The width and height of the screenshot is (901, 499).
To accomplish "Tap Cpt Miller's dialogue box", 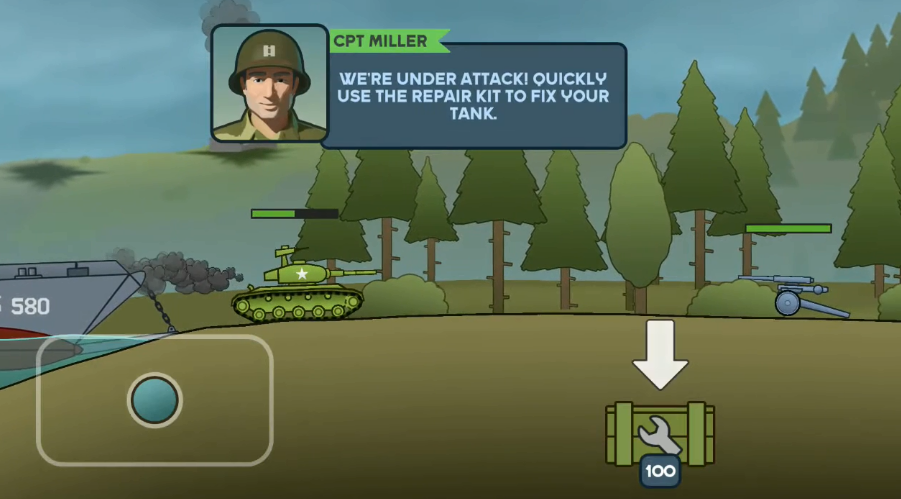I will click(x=473, y=96).
